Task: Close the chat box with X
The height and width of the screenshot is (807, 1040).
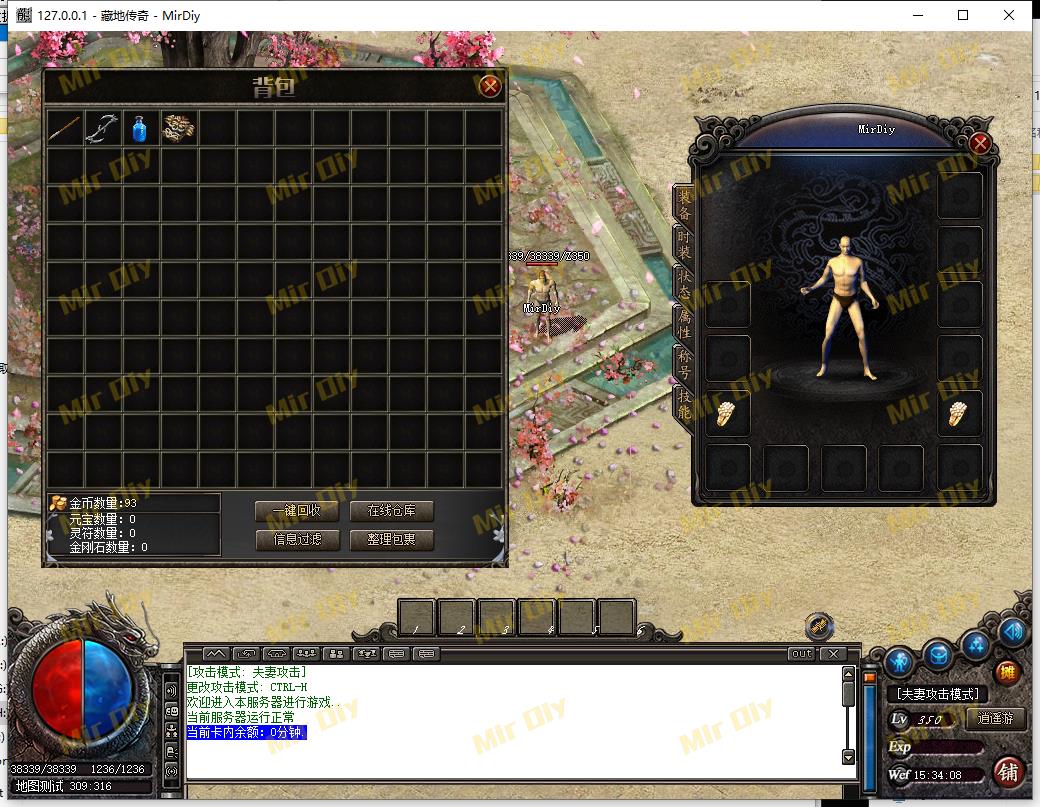Action: point(833,654)
